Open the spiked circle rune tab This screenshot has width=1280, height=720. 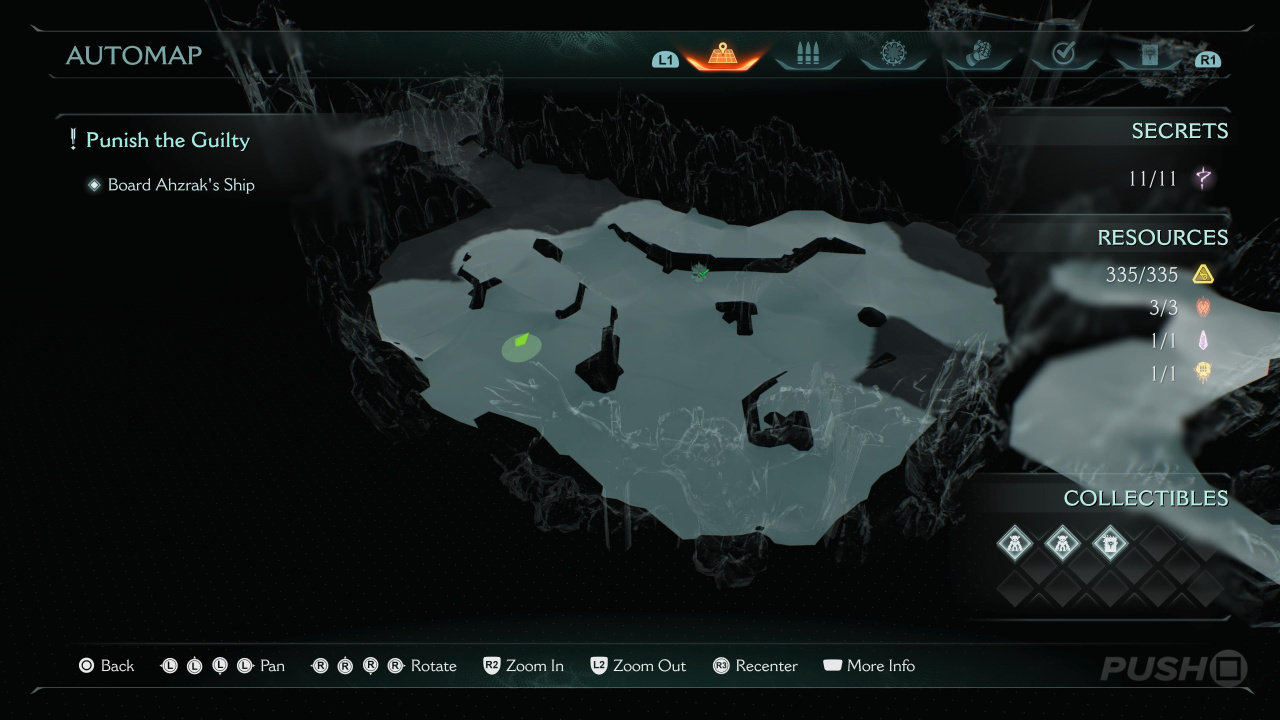(x=892, y=54)
